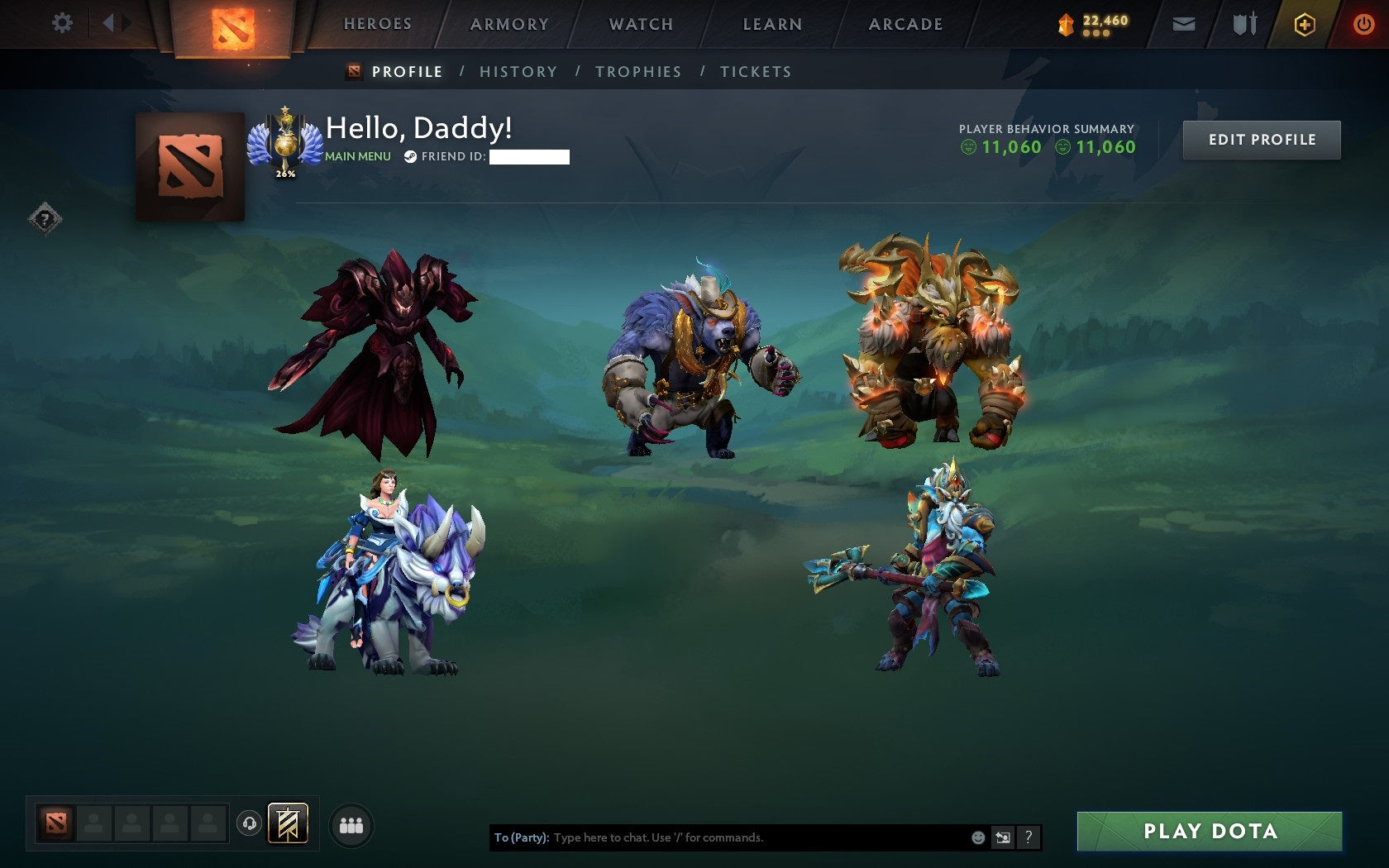Open the TROPHIES tab
This screenshot has height=868, width=1389.
637,72
